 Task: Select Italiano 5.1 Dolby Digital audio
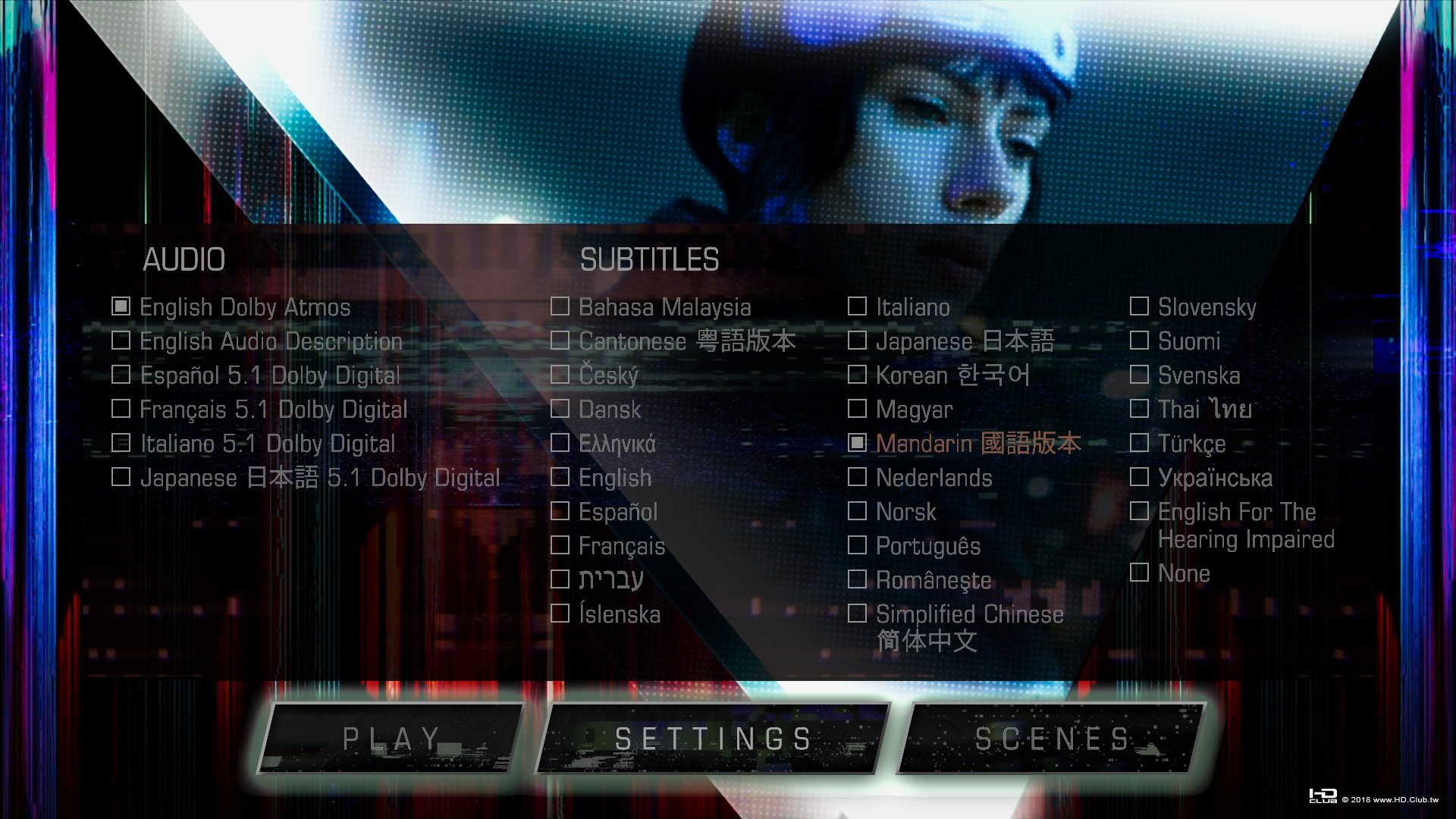(267, 443)
